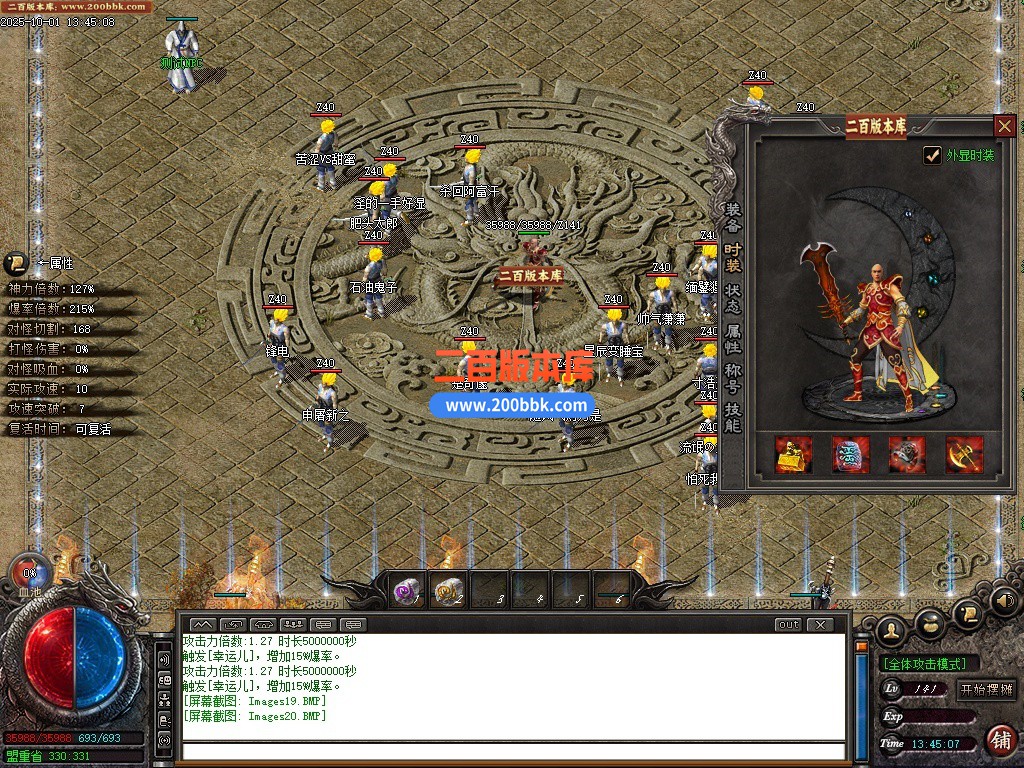This screenshot has width=1024, height=768.
Task: Toggle the sound speaker icon
Action: pyautogui.click(x=1004, y=601)
